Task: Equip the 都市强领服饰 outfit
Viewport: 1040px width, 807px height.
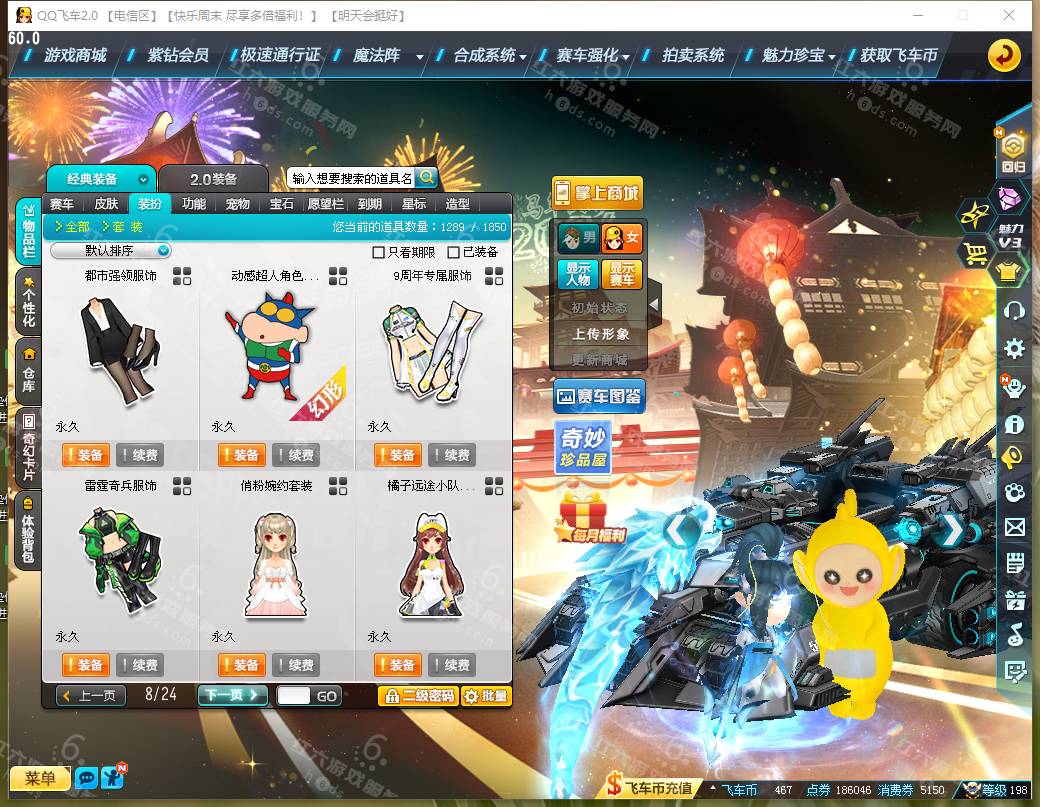Action: pyautogui.click(x=85, y=455)
